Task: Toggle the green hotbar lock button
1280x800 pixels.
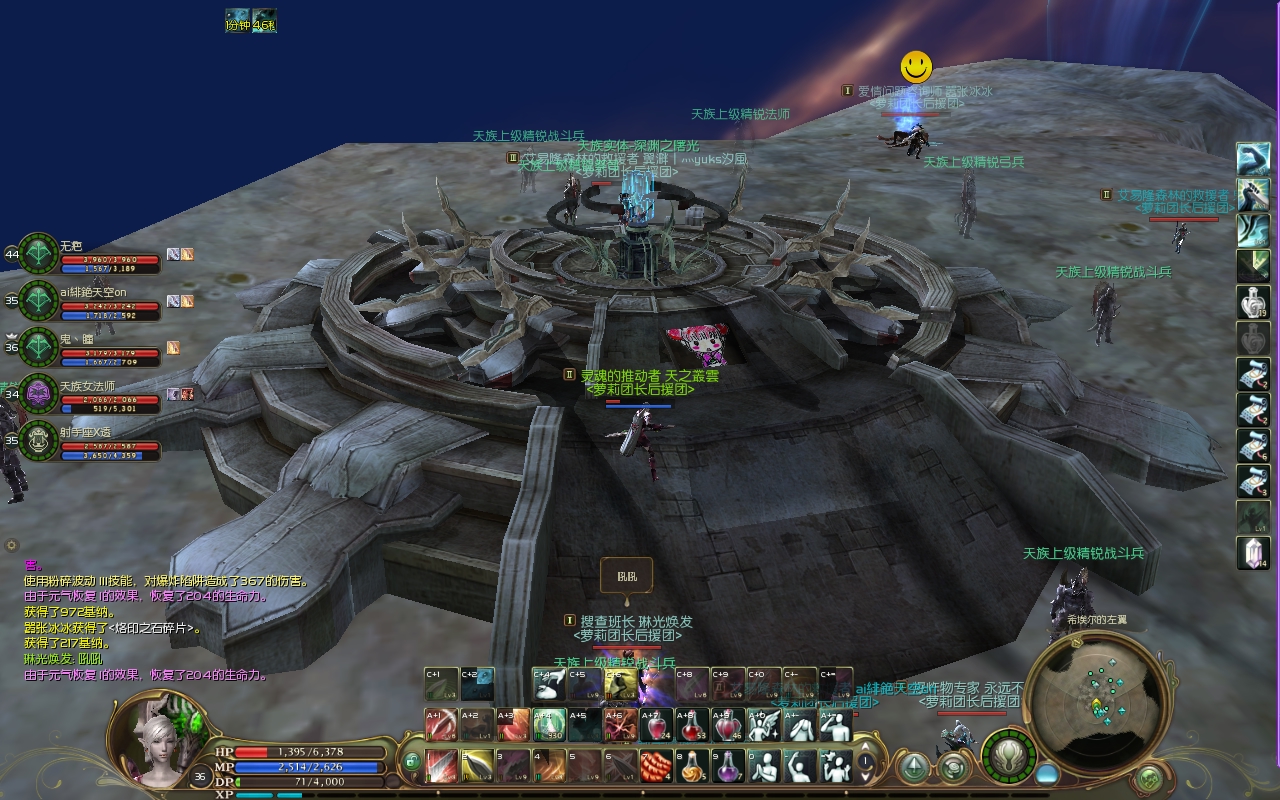Action: point(411,762)
